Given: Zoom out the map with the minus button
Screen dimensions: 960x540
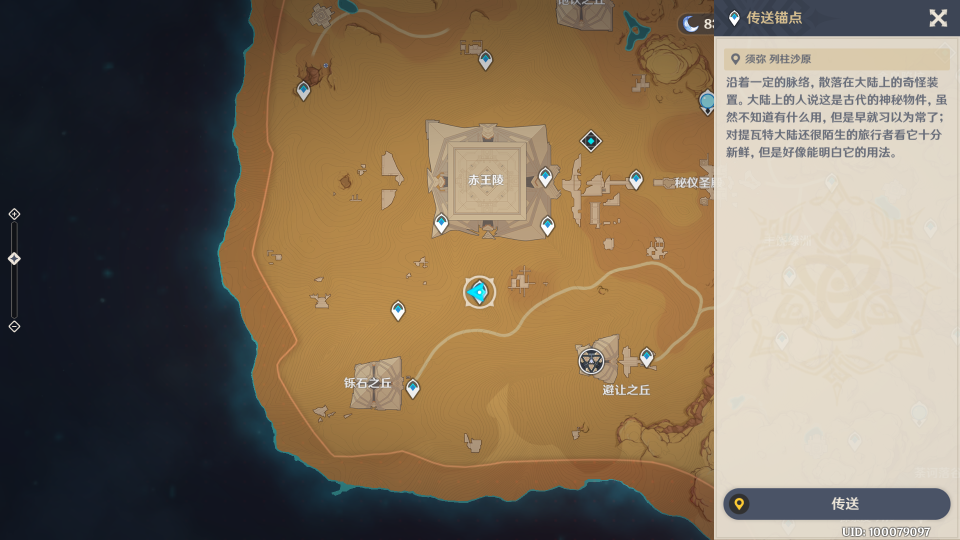Looking at the screenshot, I should (x=14, y=326).
